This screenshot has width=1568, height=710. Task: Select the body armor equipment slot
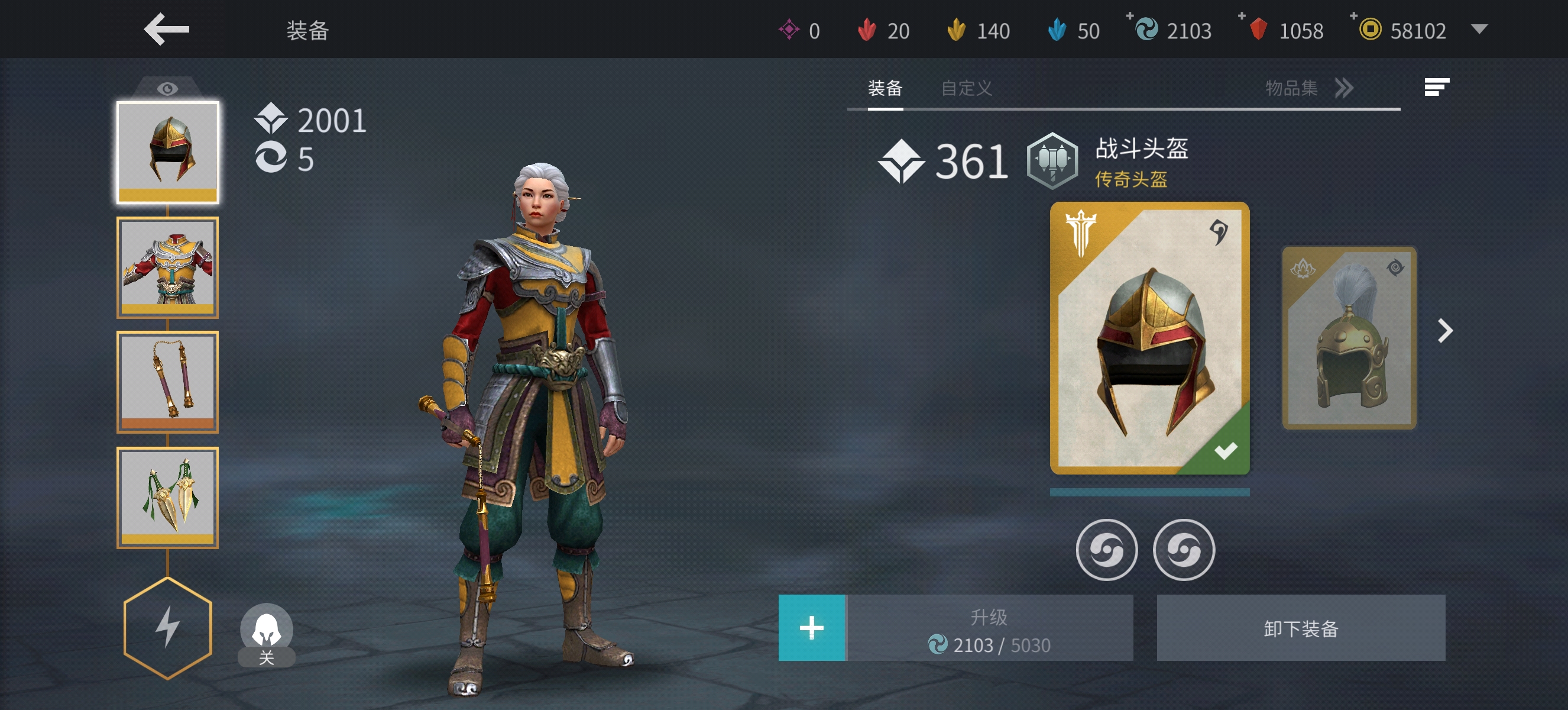tap(167, 267)
